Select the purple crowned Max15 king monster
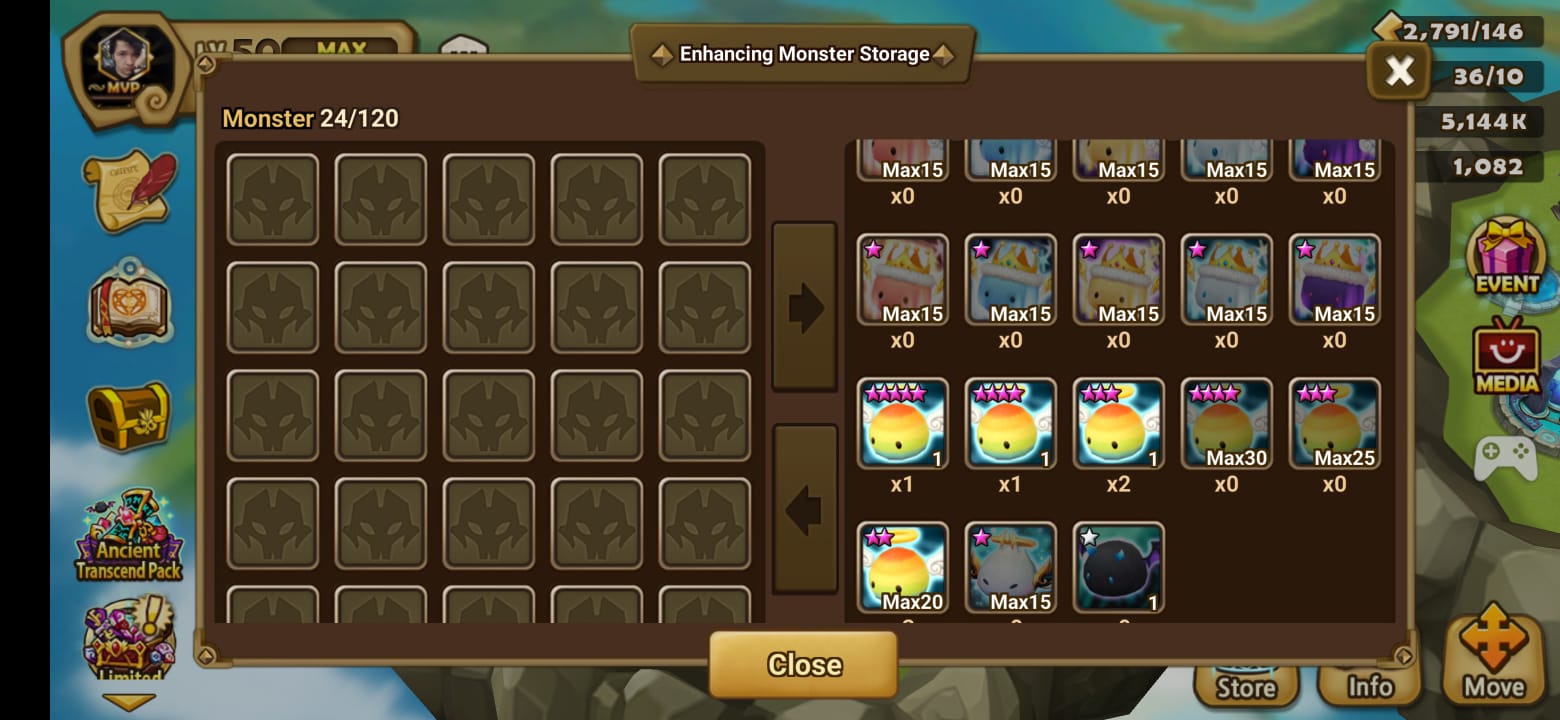1560x720 pixels. pyautogui.click(x=1334, y=280)
